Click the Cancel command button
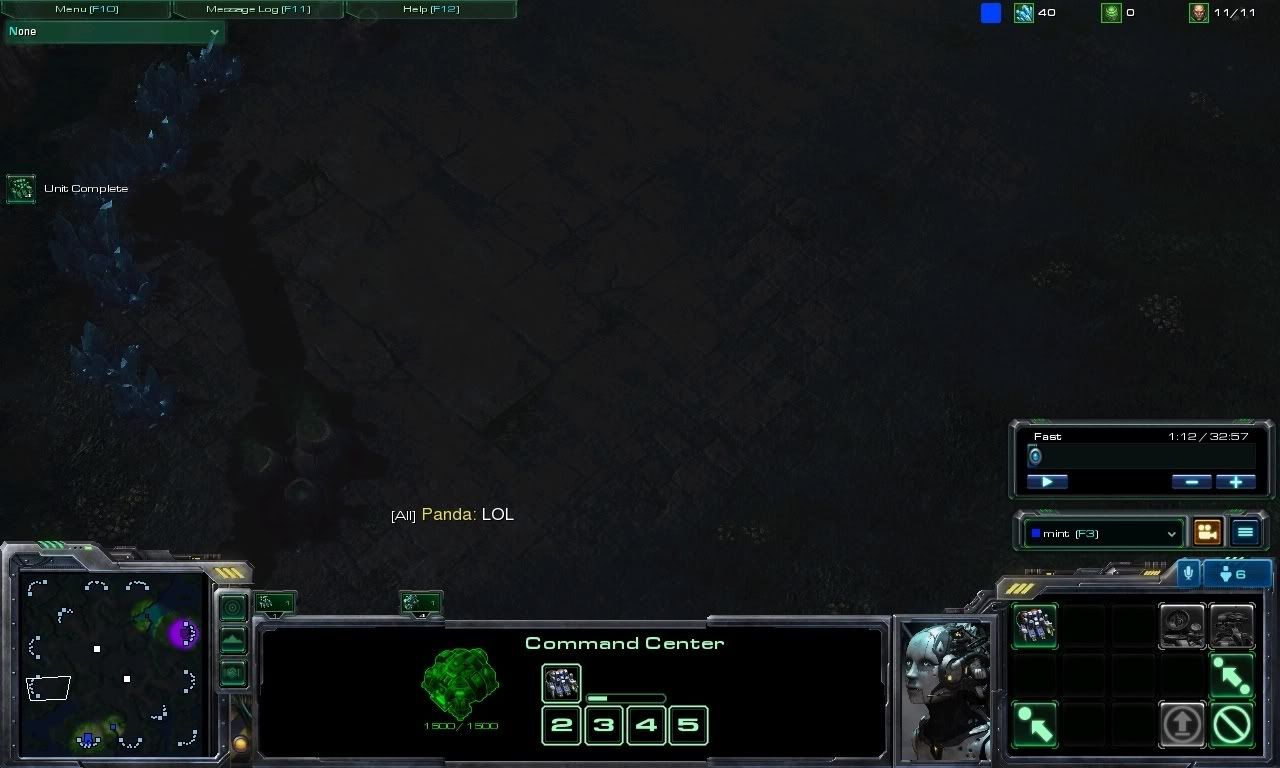This screenshot has height=768, width=1280. (x=1231, y=723)
